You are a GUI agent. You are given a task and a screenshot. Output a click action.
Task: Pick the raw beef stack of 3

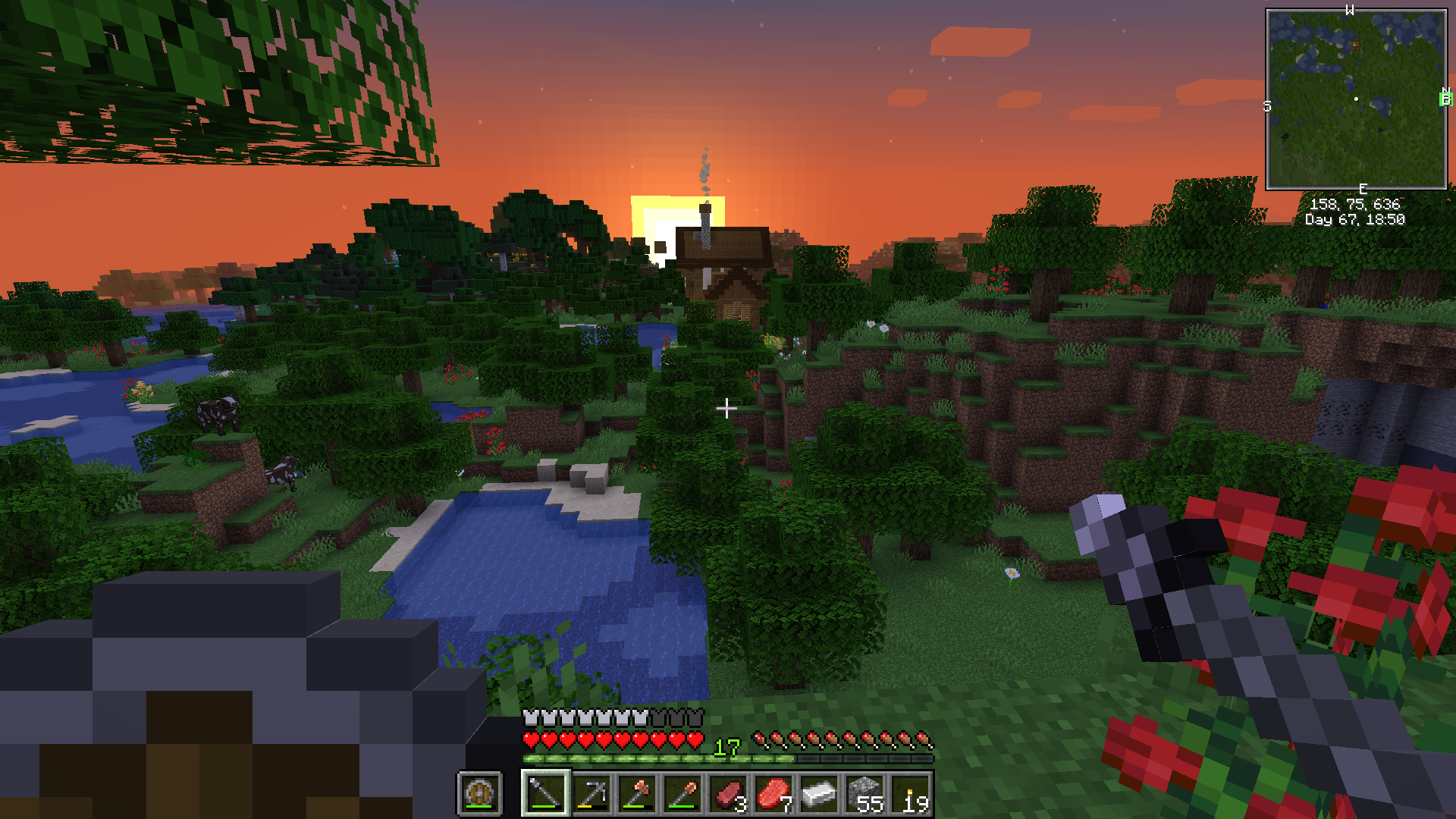(x=728, y=793)
